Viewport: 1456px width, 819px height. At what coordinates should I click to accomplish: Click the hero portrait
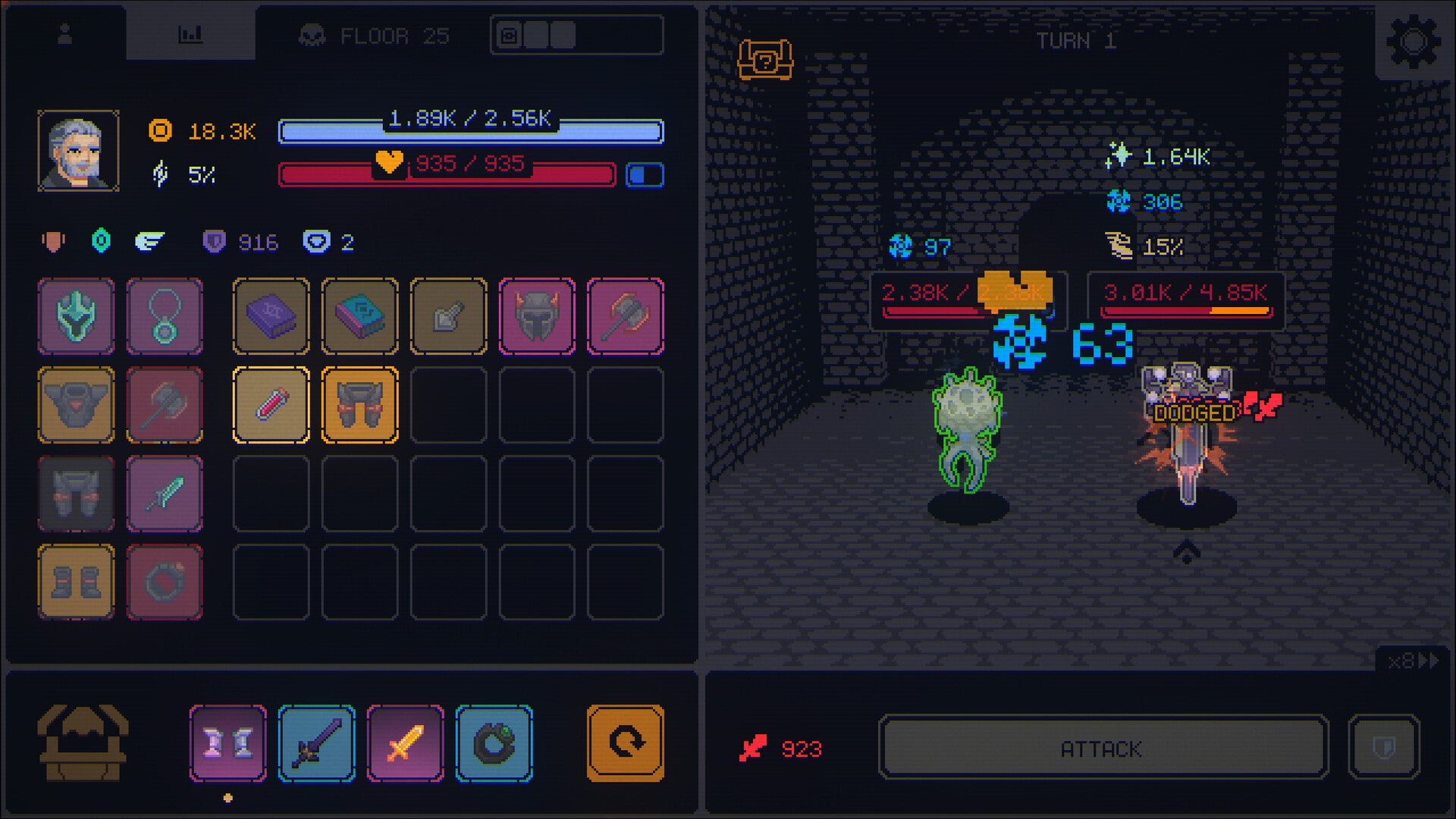click(x=76, y=149)
